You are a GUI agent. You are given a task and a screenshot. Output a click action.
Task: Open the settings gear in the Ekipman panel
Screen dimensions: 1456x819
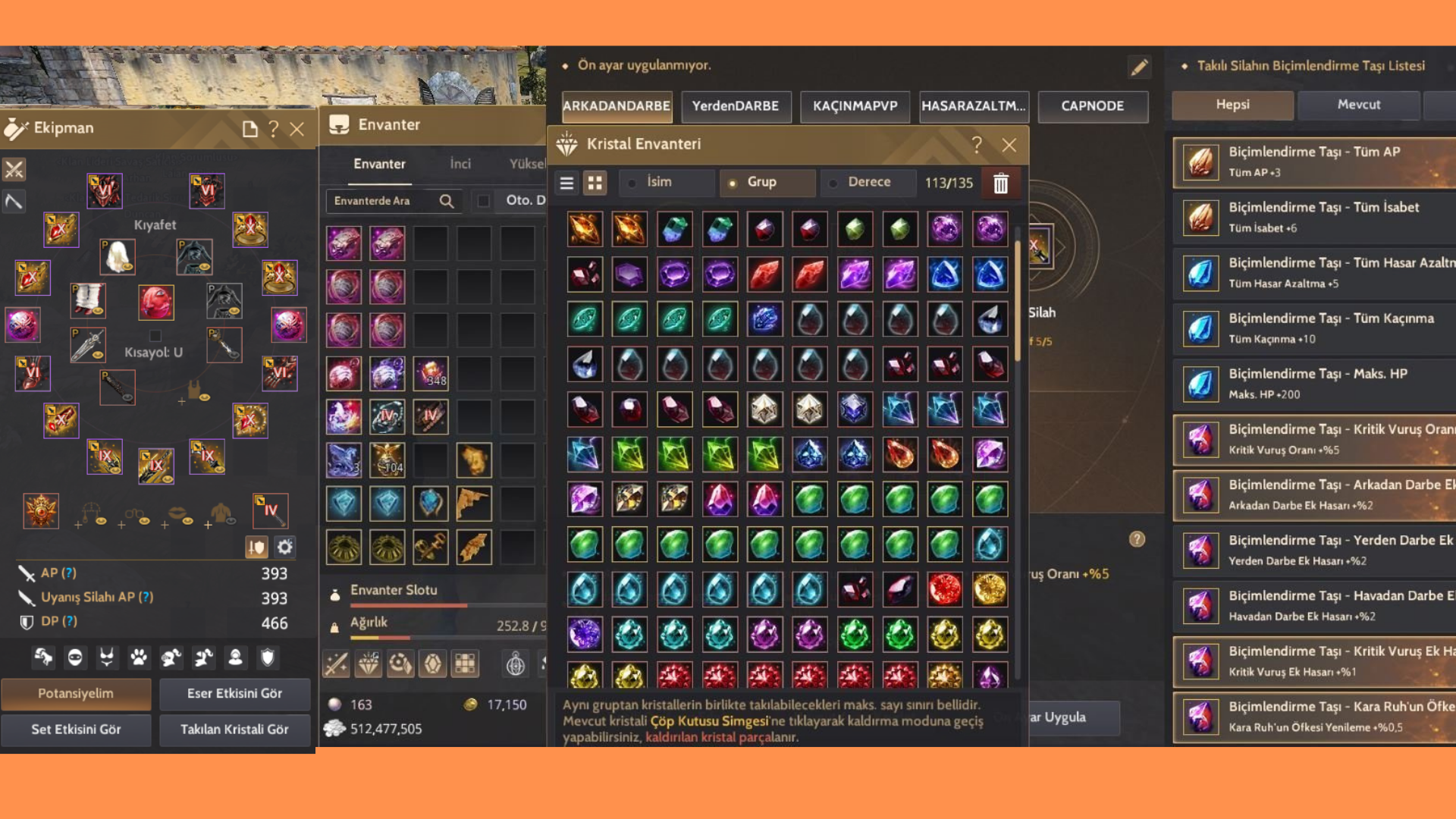click(x=284, y=546)
